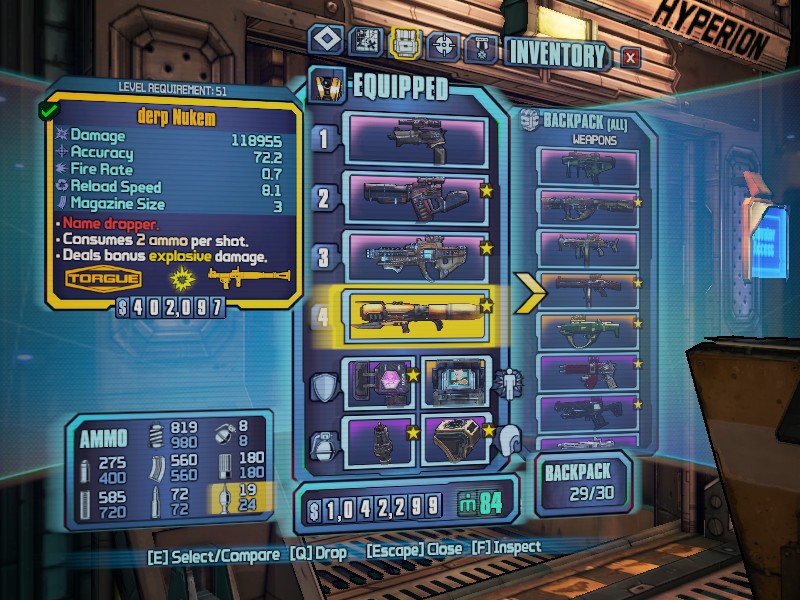Viewport: 800px width, 600px height.
Task: Select the first weapon in the backpack list
Action: pos(588,167)
